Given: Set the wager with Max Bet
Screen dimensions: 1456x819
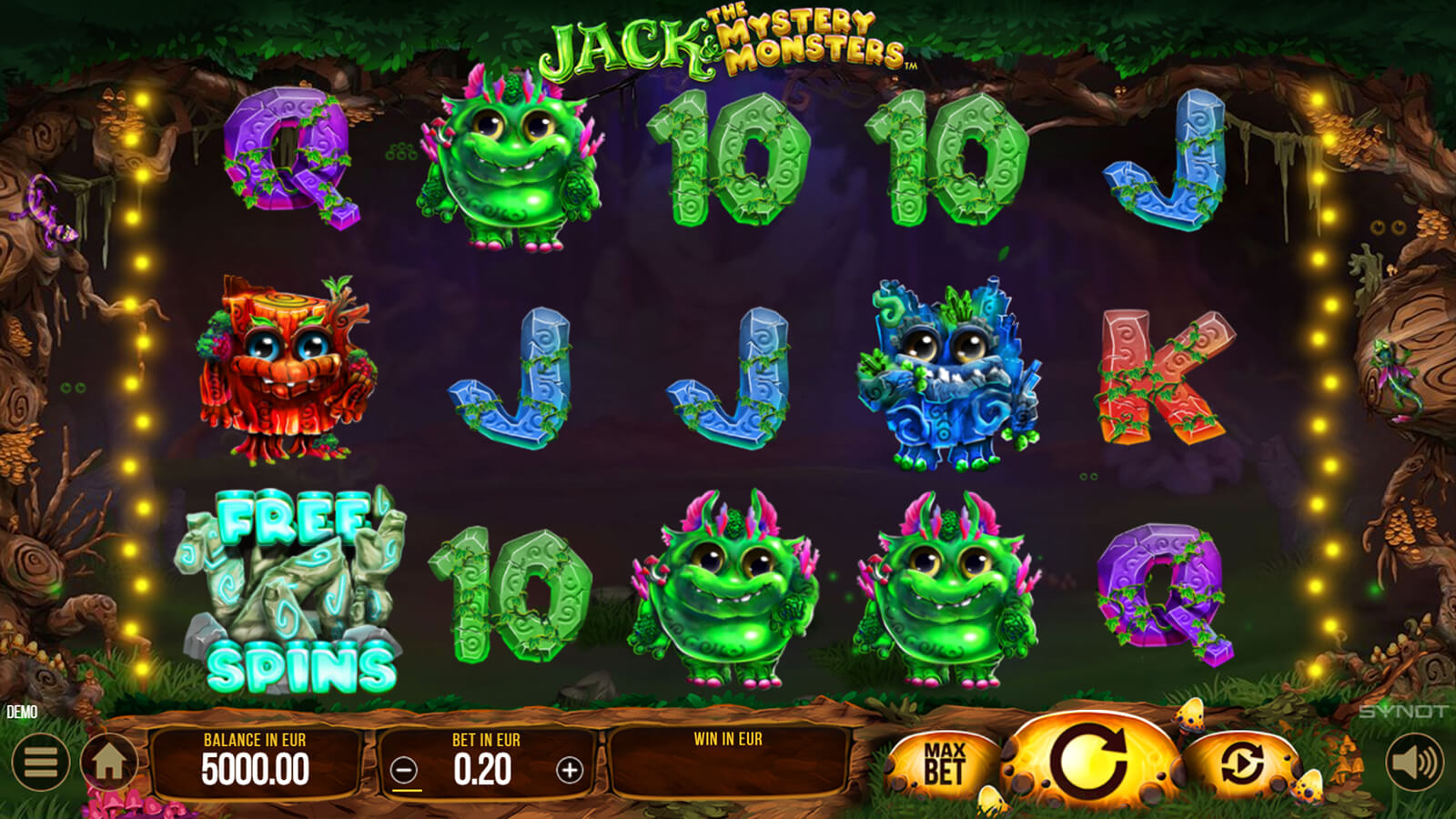Looking at the screenshot, I should [944, 763].
